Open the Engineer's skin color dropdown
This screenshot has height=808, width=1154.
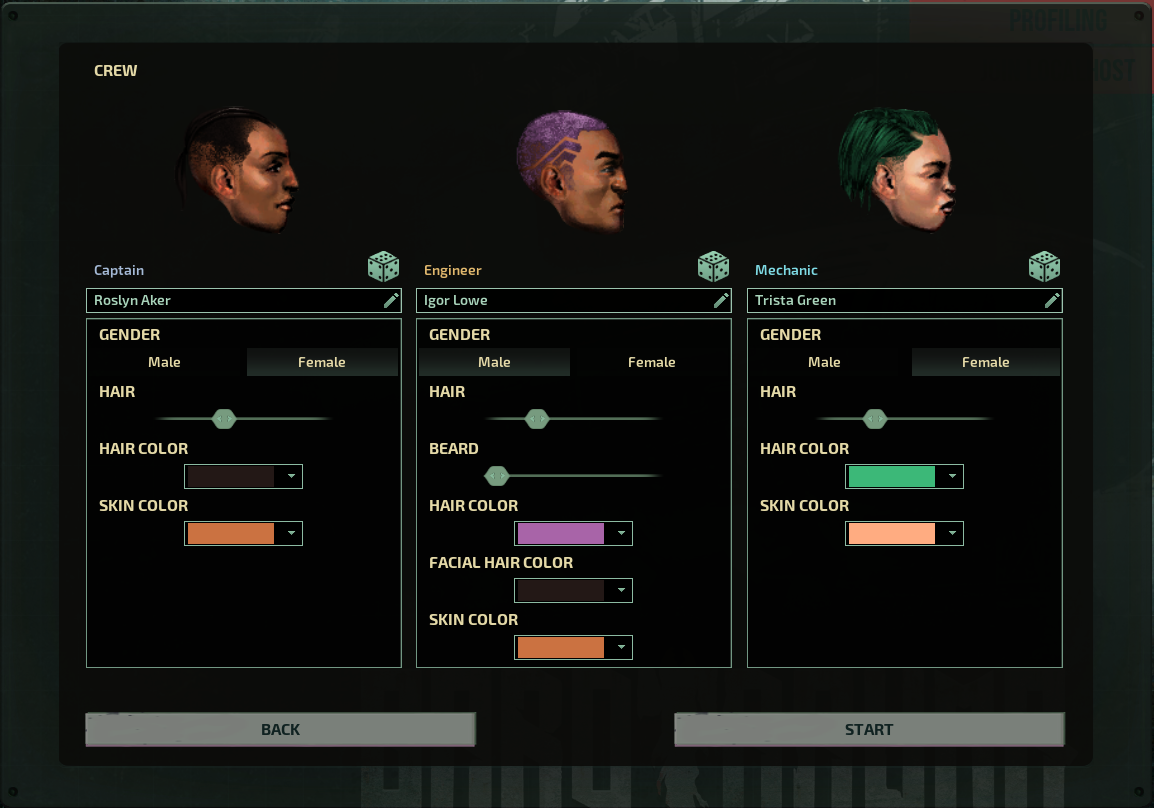pyautogui.click(x=573, y=647)
